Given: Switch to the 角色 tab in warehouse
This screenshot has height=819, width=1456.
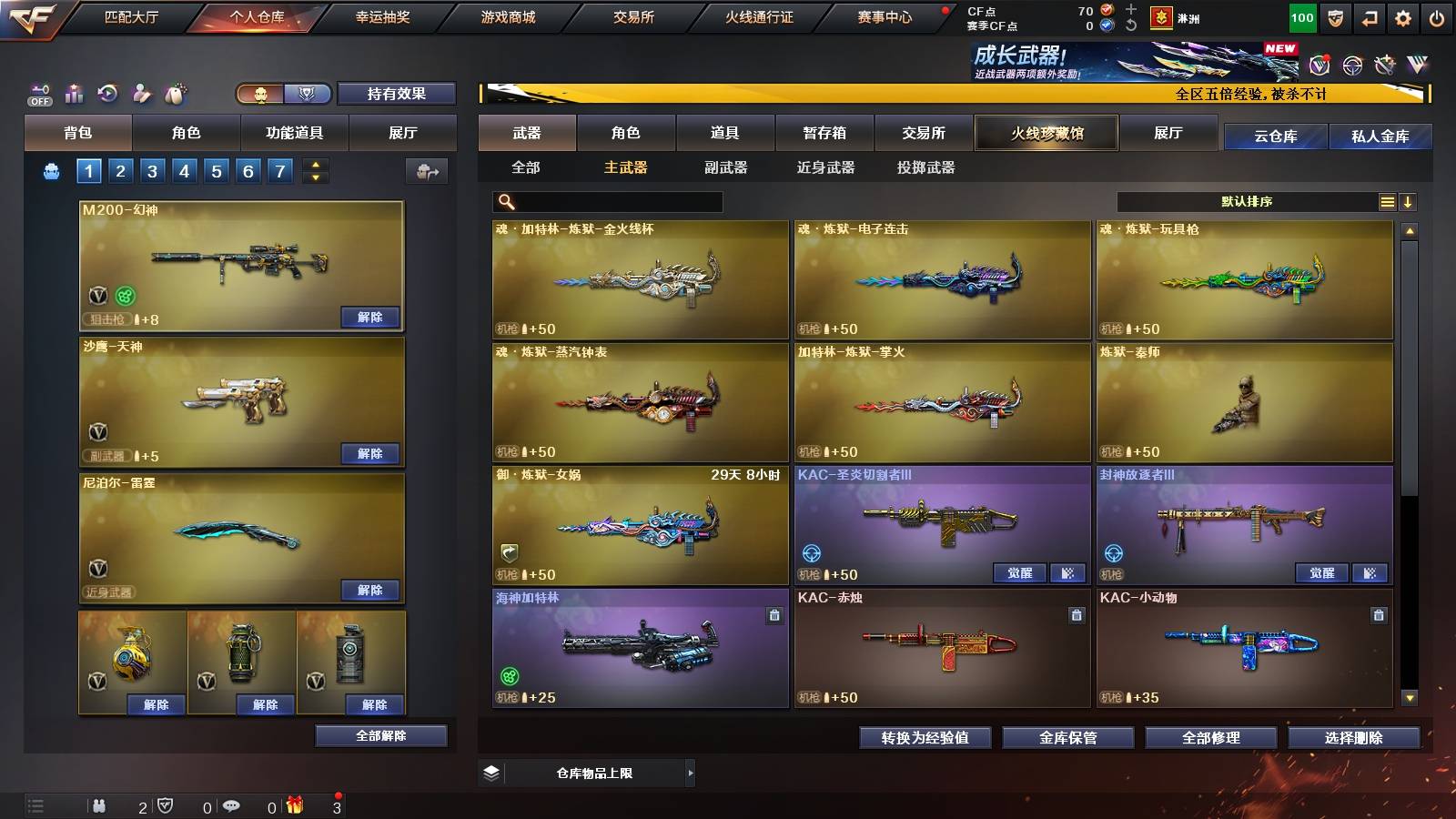Looking at the screenshot, I should pyautogui.click(x=626, y=133).
